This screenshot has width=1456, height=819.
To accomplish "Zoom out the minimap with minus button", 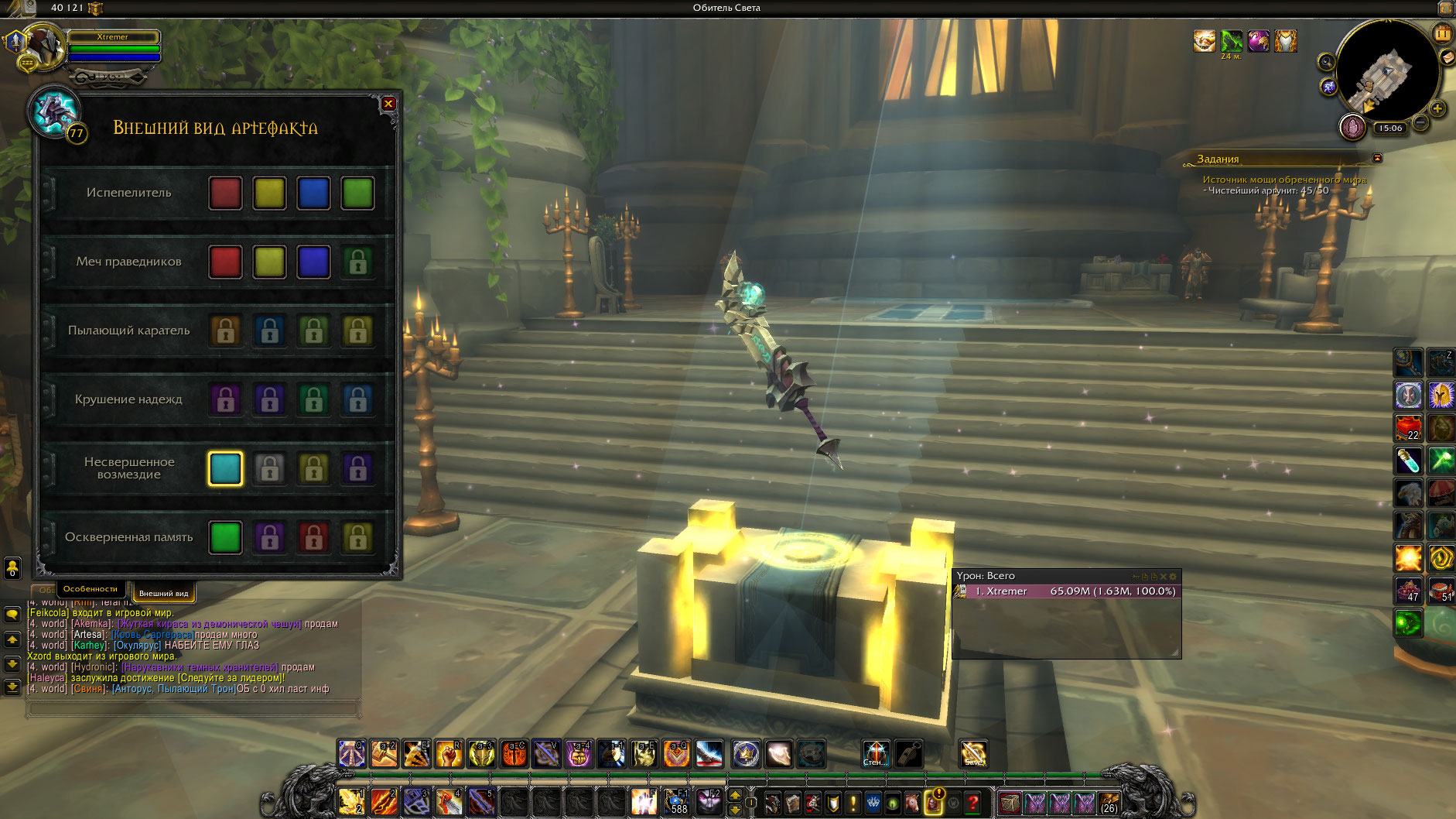I will (1420, 122).
